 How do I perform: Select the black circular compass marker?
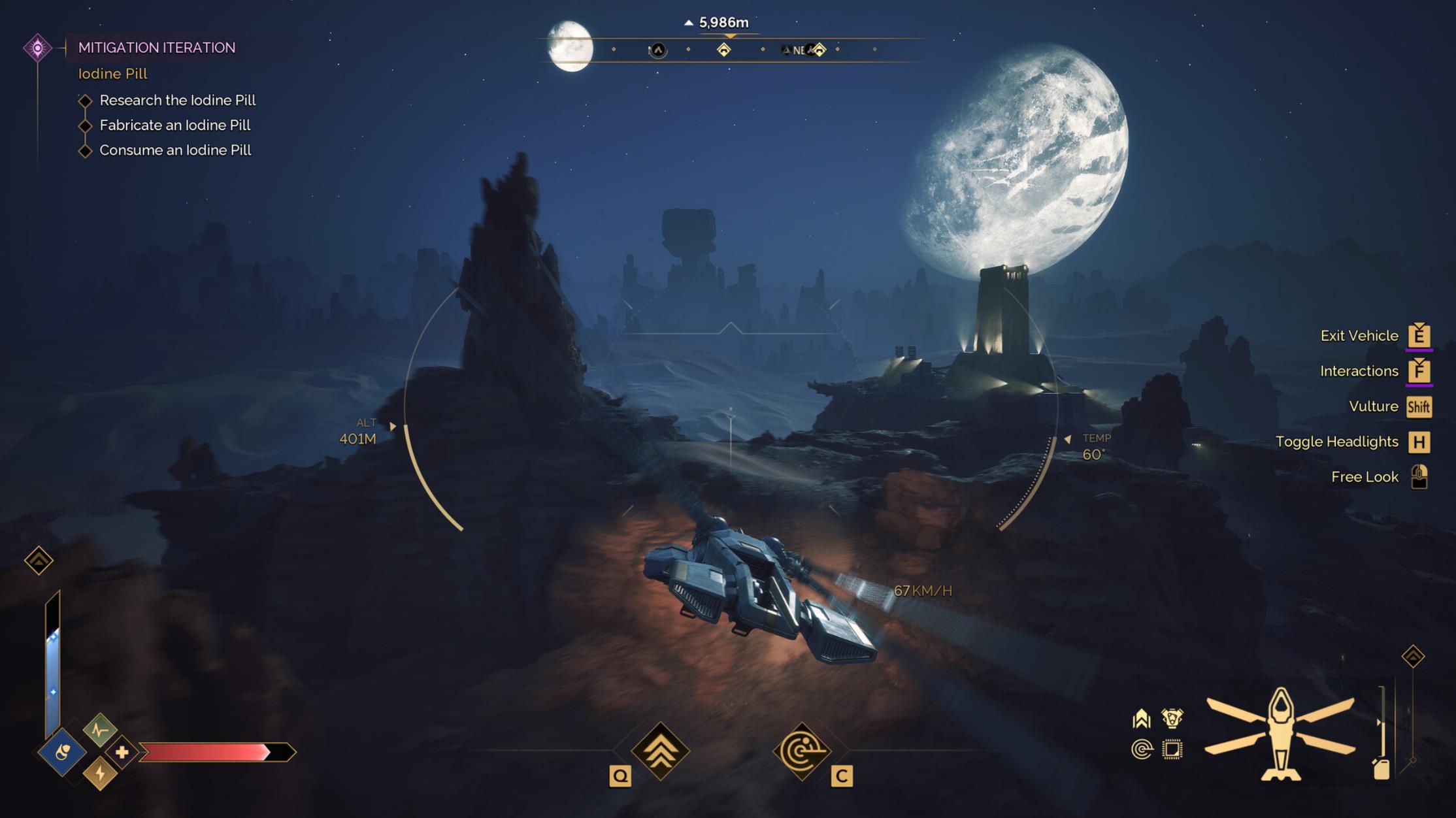tap(658, 50)
